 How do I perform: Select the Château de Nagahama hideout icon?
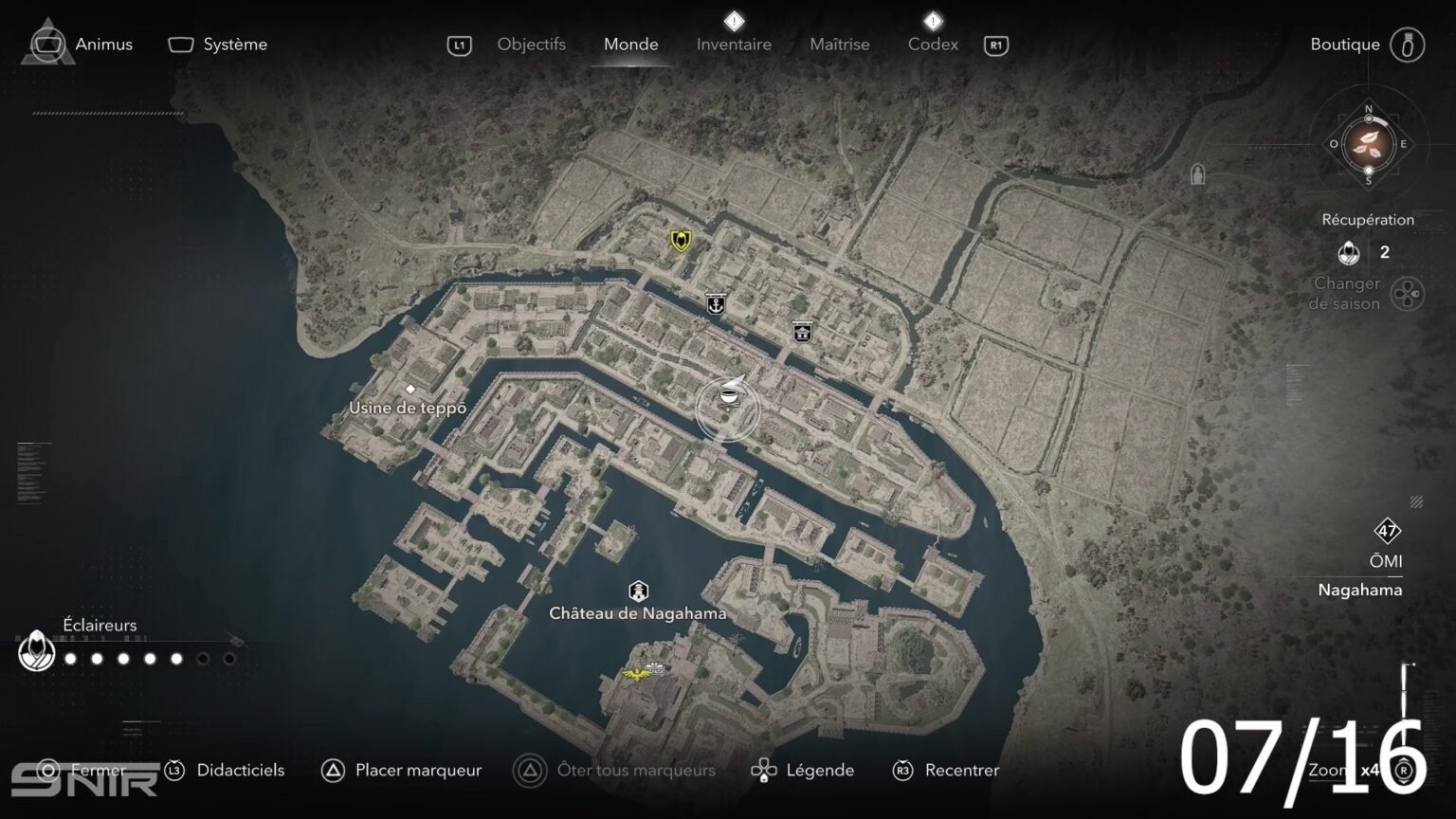[x=637, y=588]
